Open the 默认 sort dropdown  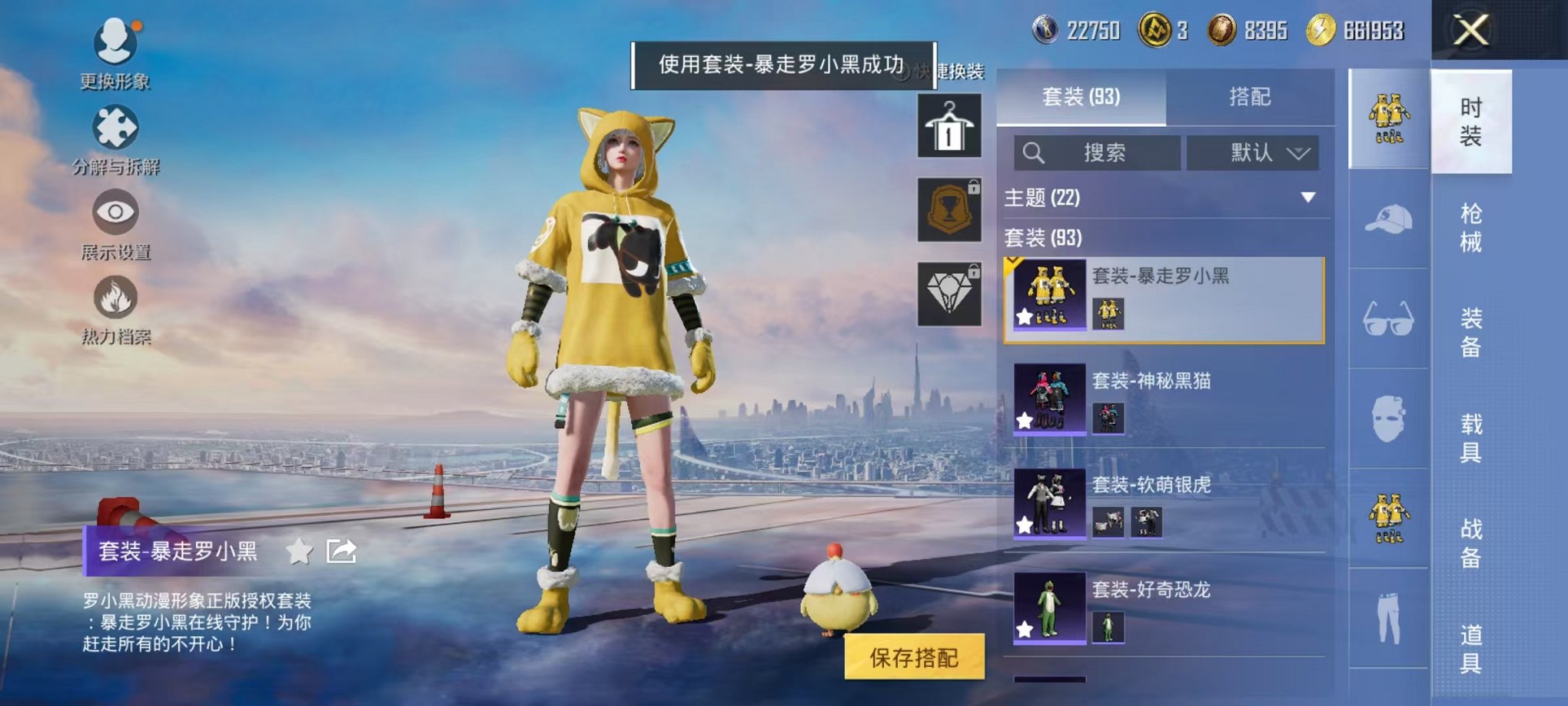(x=1253, y=153)
